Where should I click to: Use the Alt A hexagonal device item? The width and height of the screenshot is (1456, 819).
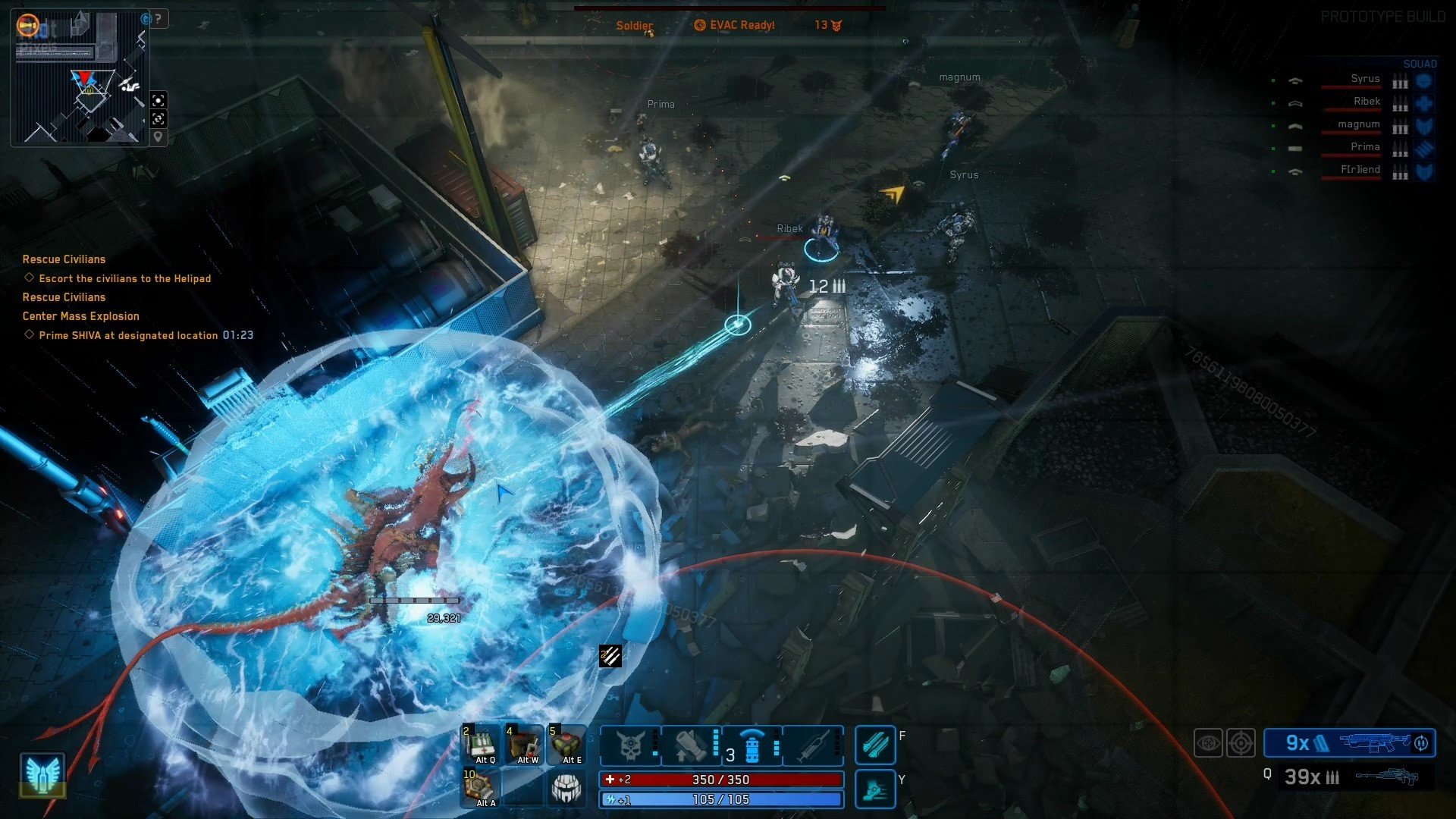coord(481,787)
